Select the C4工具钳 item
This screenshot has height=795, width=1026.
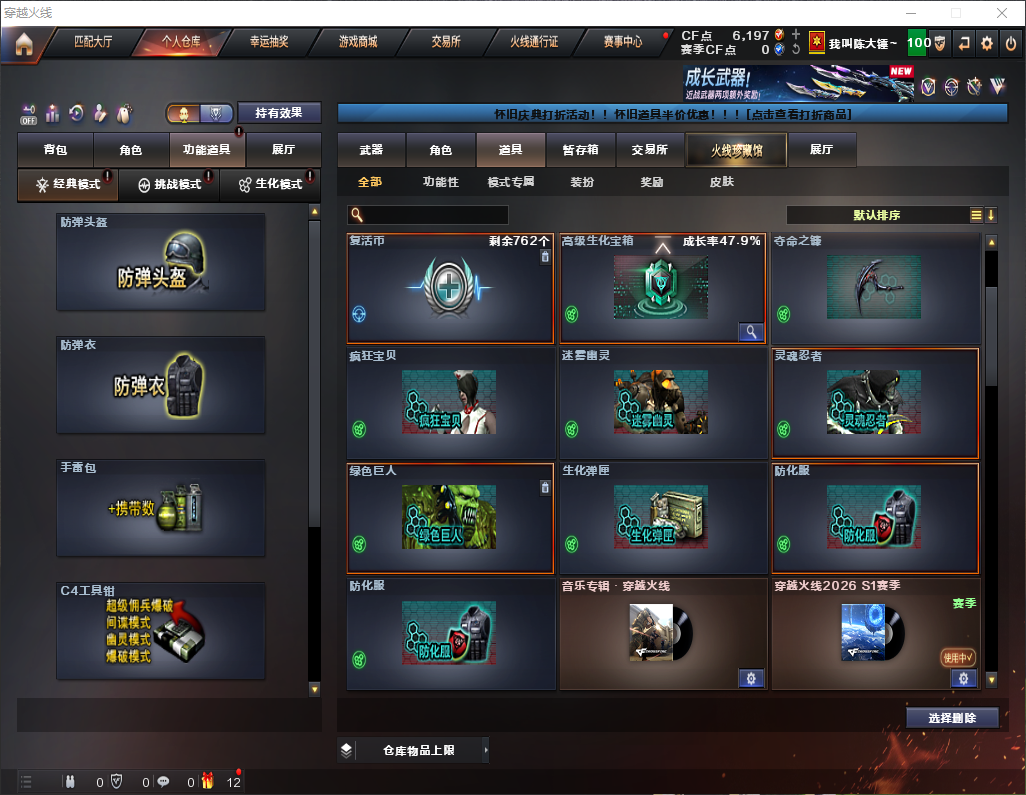[x=161, y=631]
